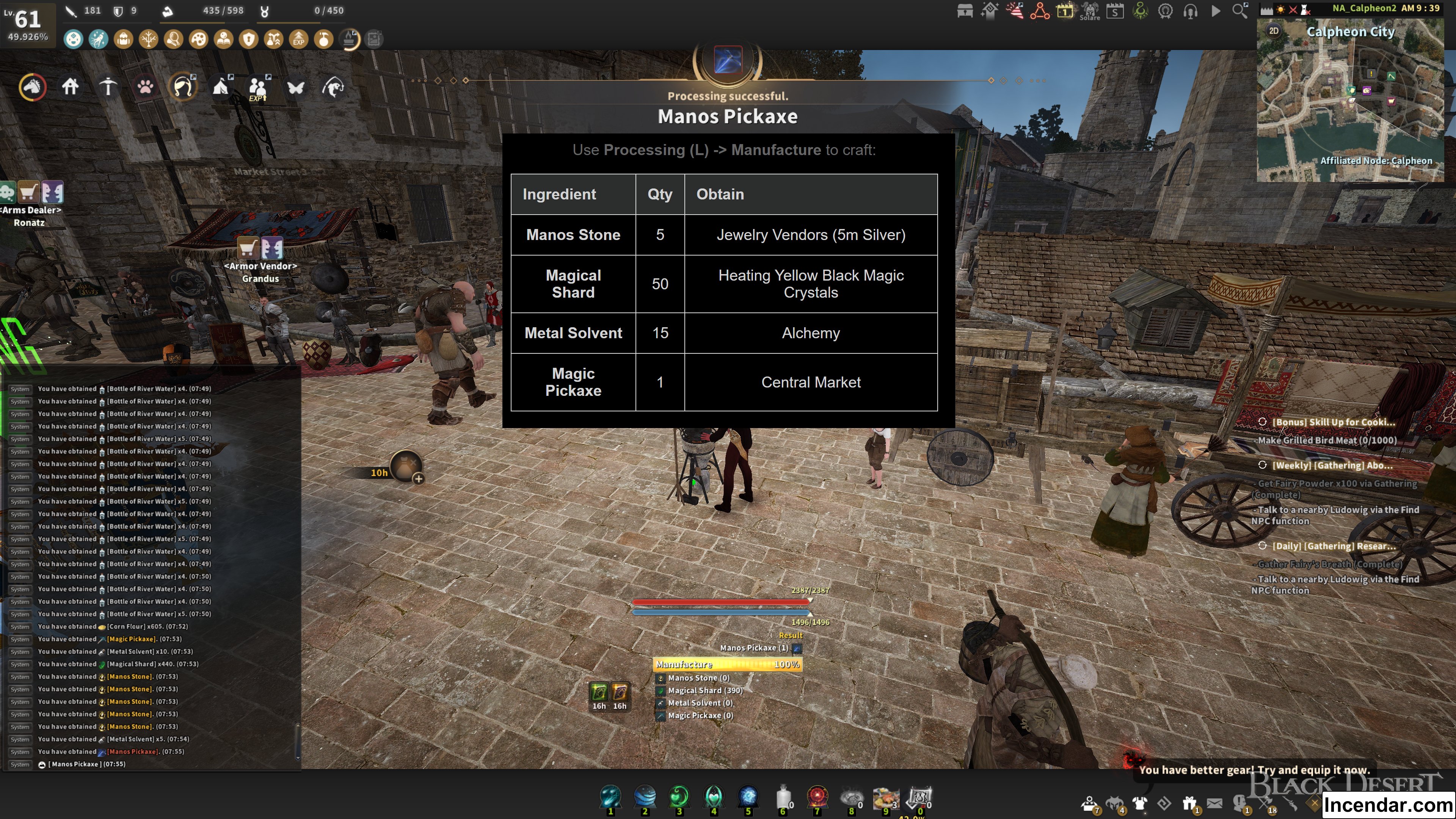Open the tent camp icon

[x=220, y=87]
